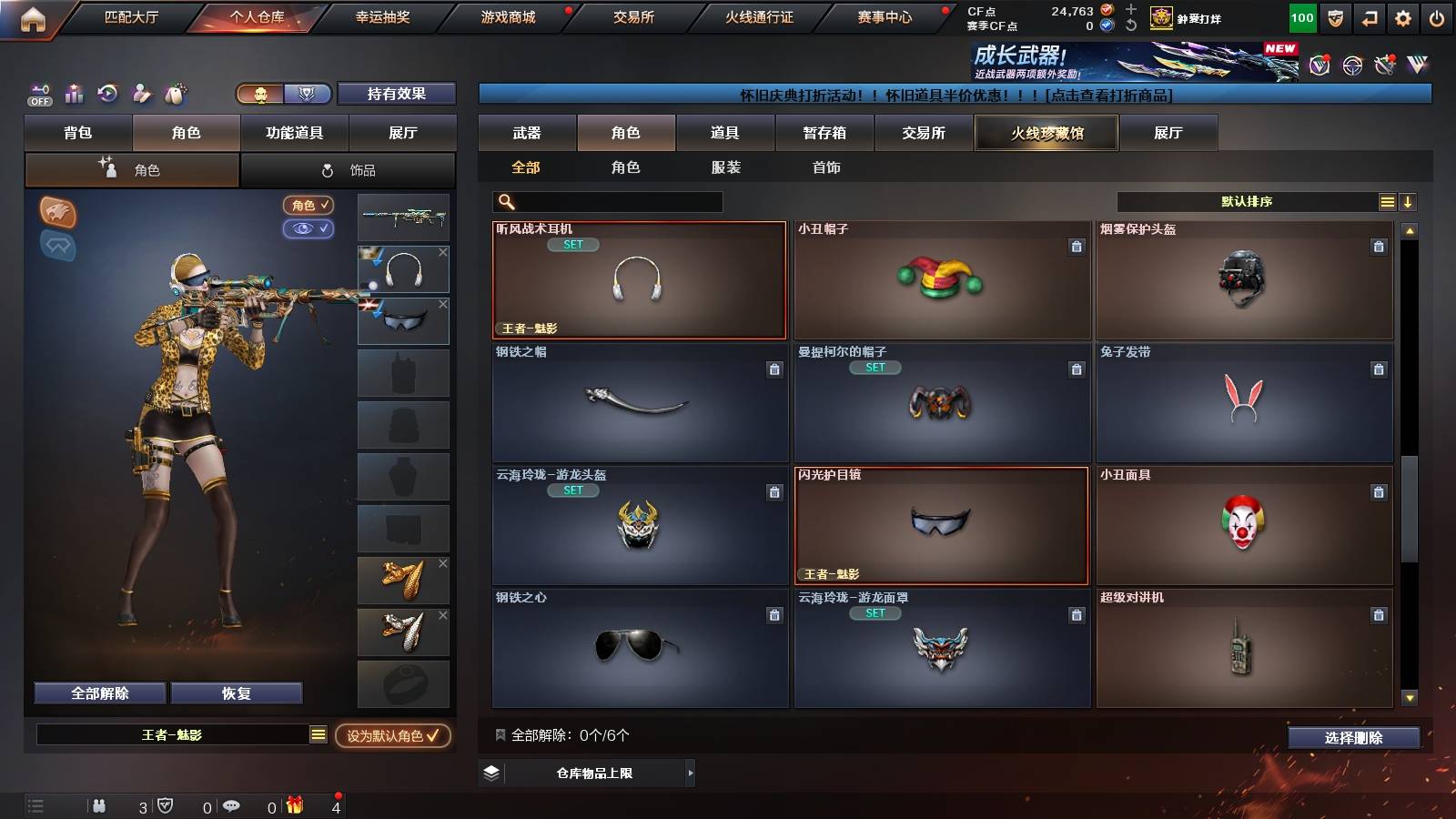Open the settings gear in the top-right corner
Image resolution: width=1456 pixels, height=819 pixels.
coord(1404,17)
